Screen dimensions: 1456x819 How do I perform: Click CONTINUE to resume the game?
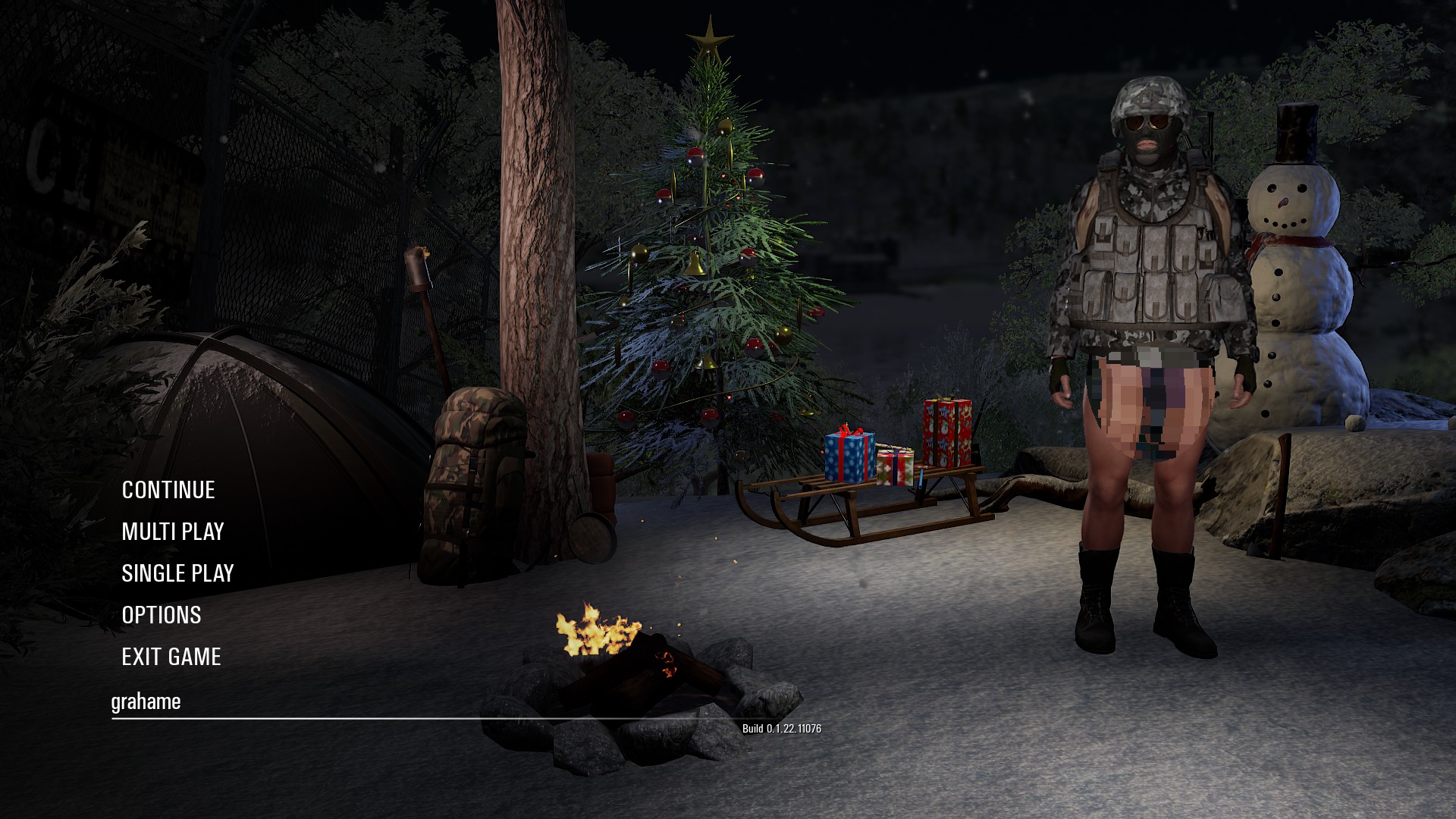(x=168, y=490)
